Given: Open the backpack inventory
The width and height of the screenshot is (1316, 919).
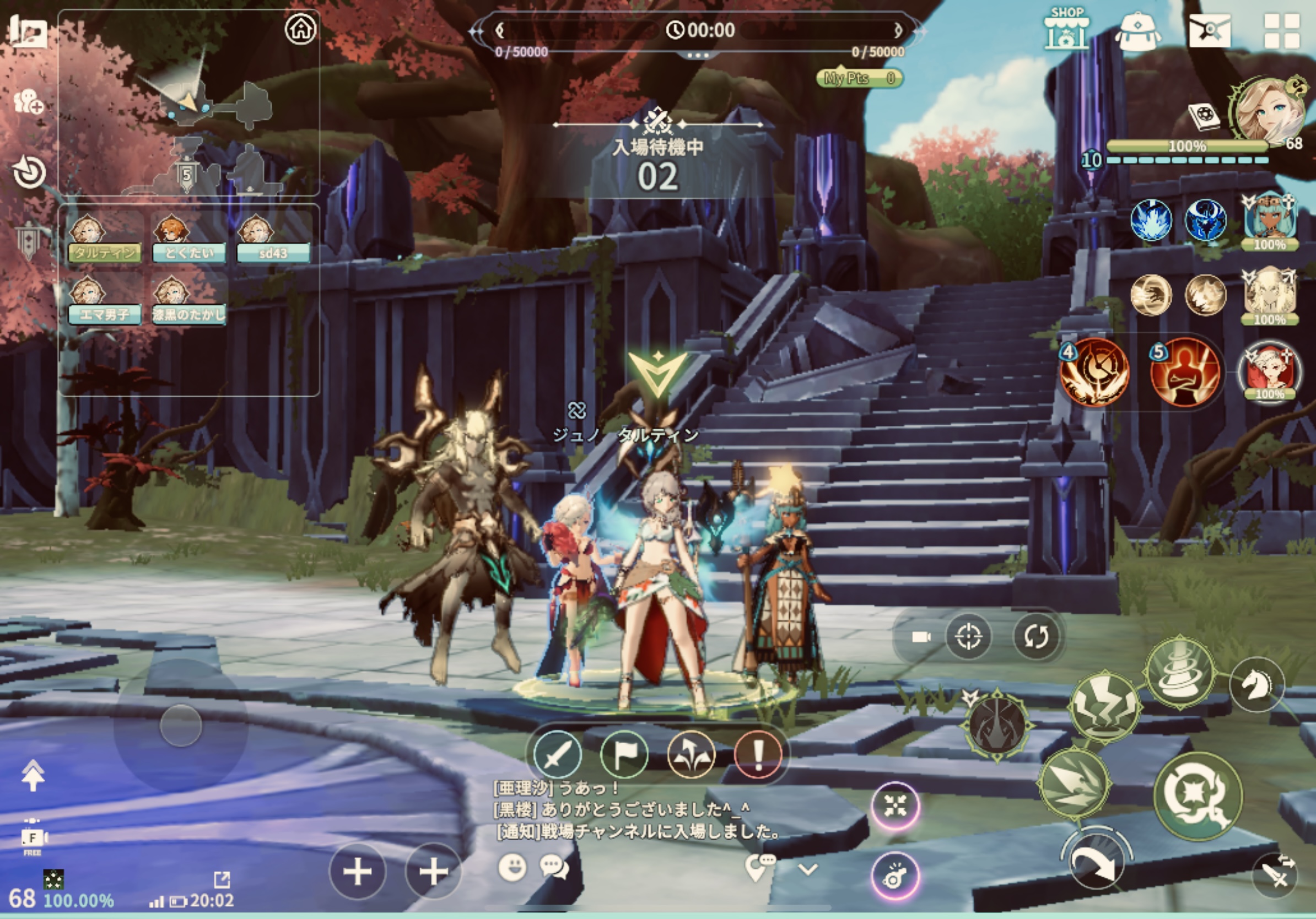Looking at the screenshot, I should click(x=1138, y=31).
